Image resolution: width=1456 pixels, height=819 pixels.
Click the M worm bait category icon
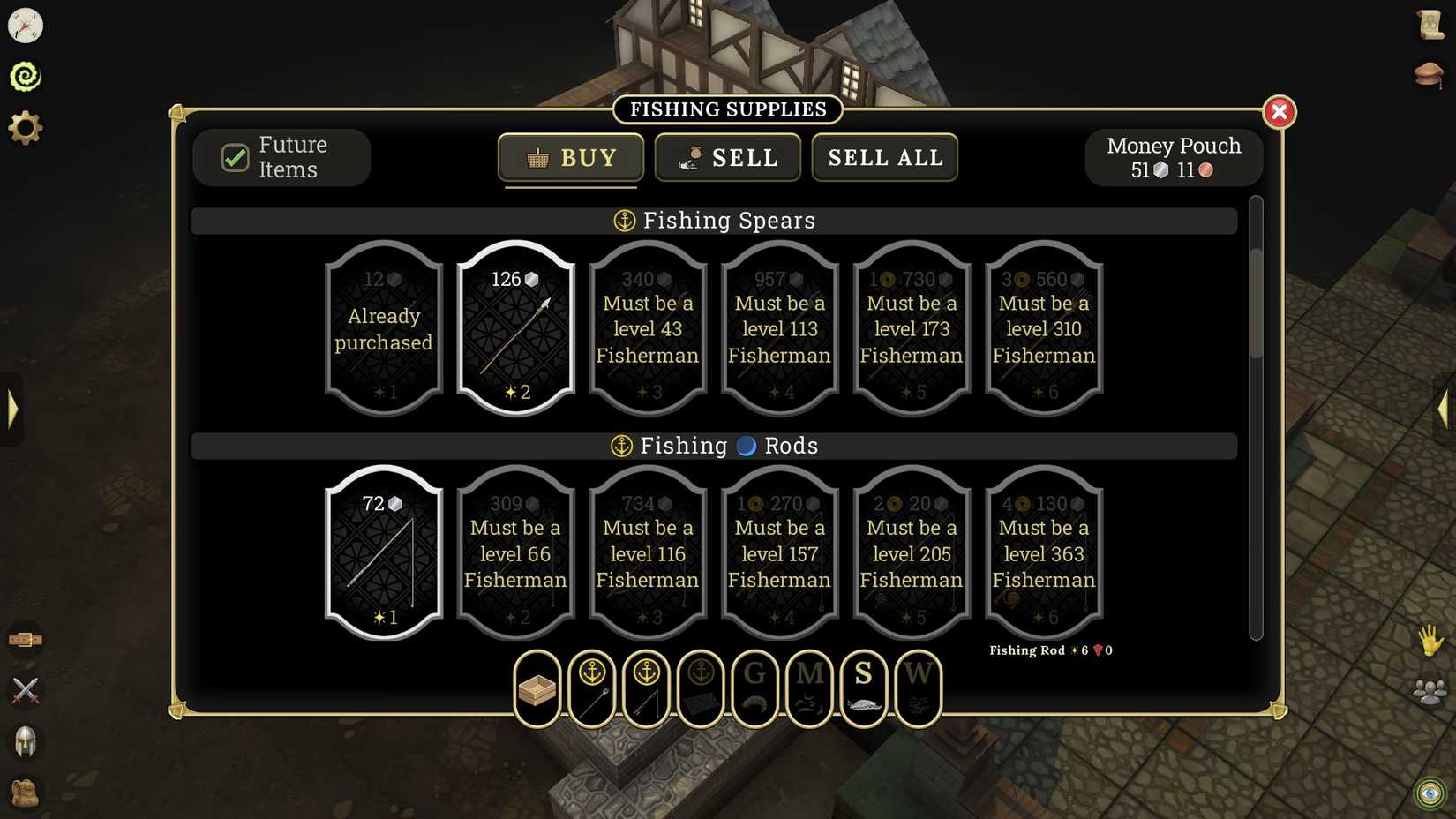809,688
